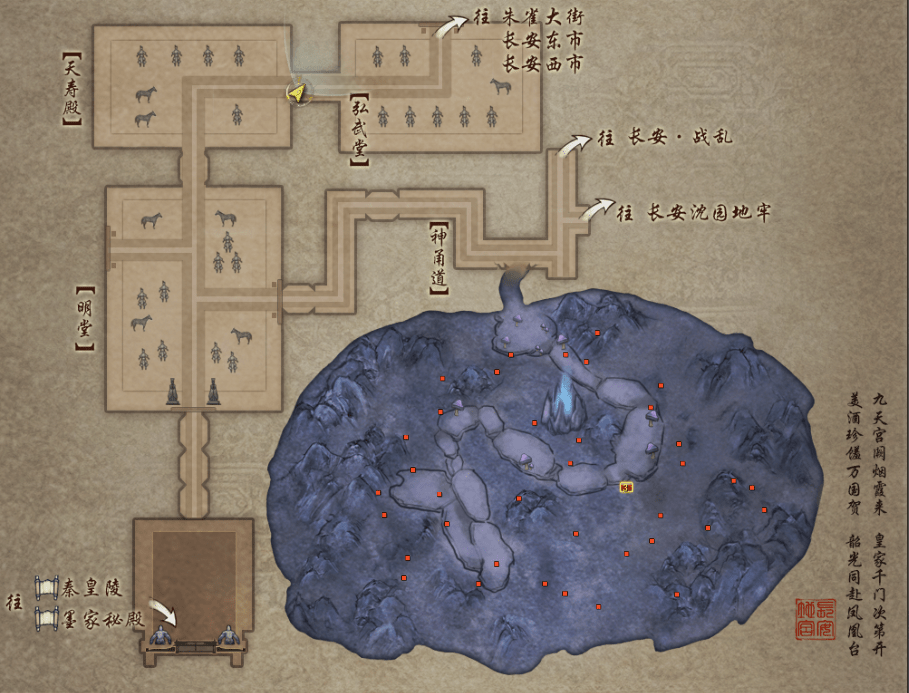Click the 明堂 area label
The image size is (909, 693).
[84, 317]
